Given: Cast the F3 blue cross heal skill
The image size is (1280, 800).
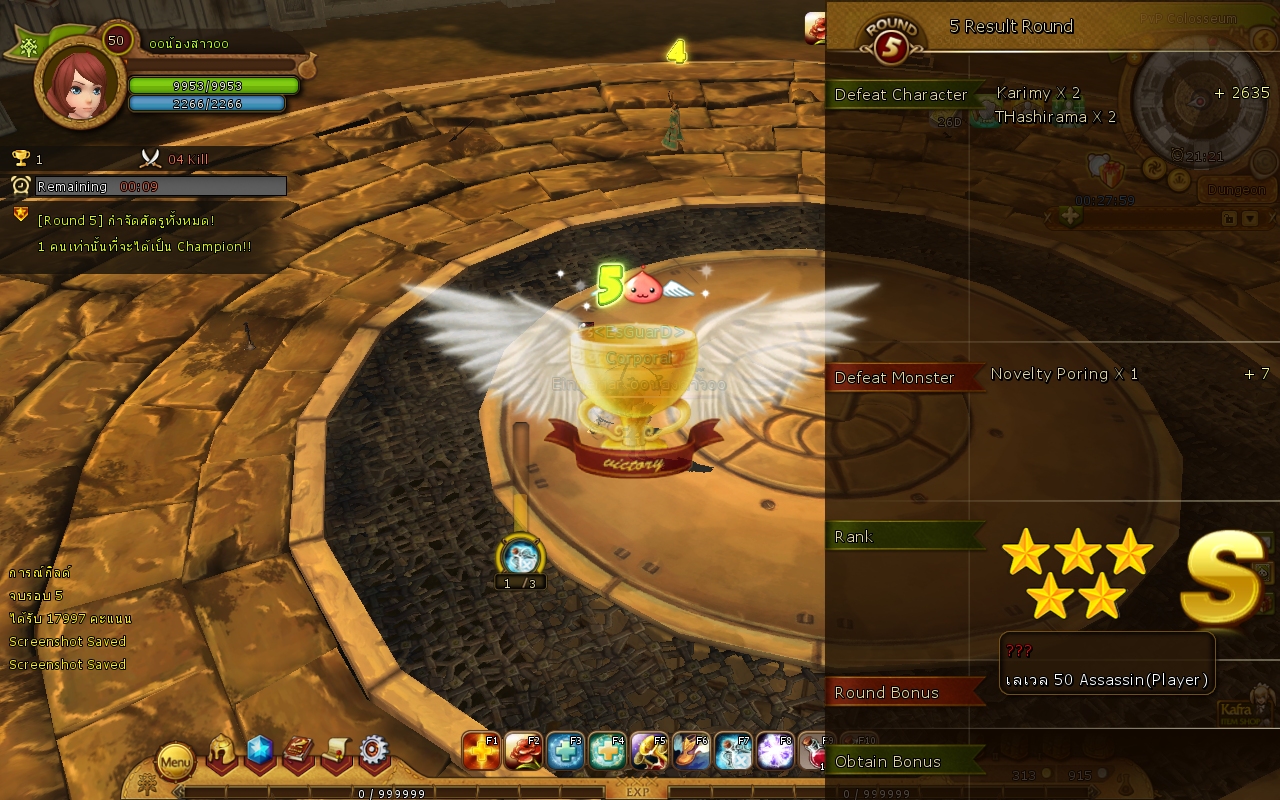Looking at the screenshot, I should pos(565,751).
